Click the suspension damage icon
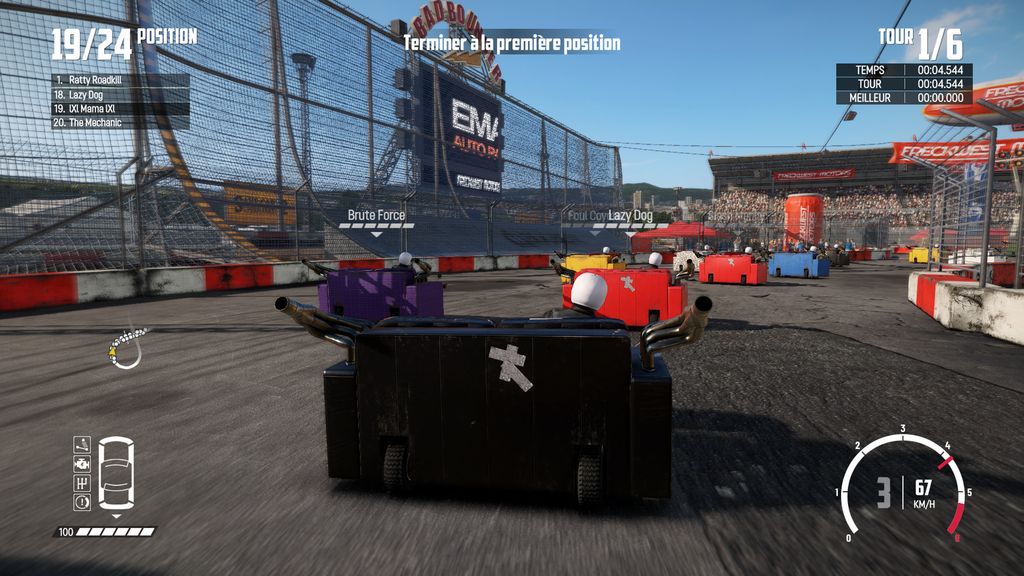Image resolution: width=1024 pixels, height=576 pixels. tap(82, 445)
